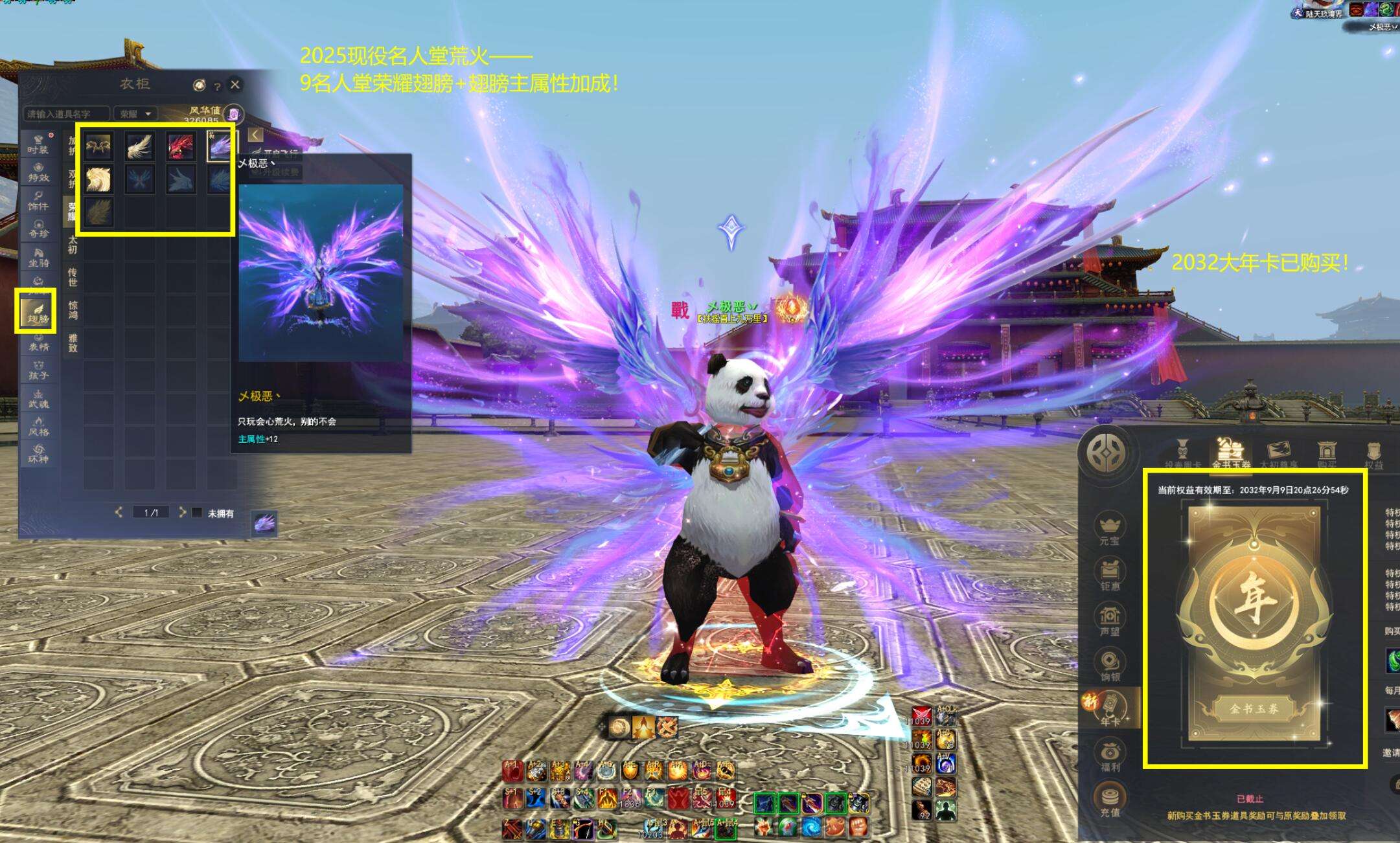Open the 荣耀 filter dropdown
Screen dimensions: 1400x843
click(x=135, y=114)
